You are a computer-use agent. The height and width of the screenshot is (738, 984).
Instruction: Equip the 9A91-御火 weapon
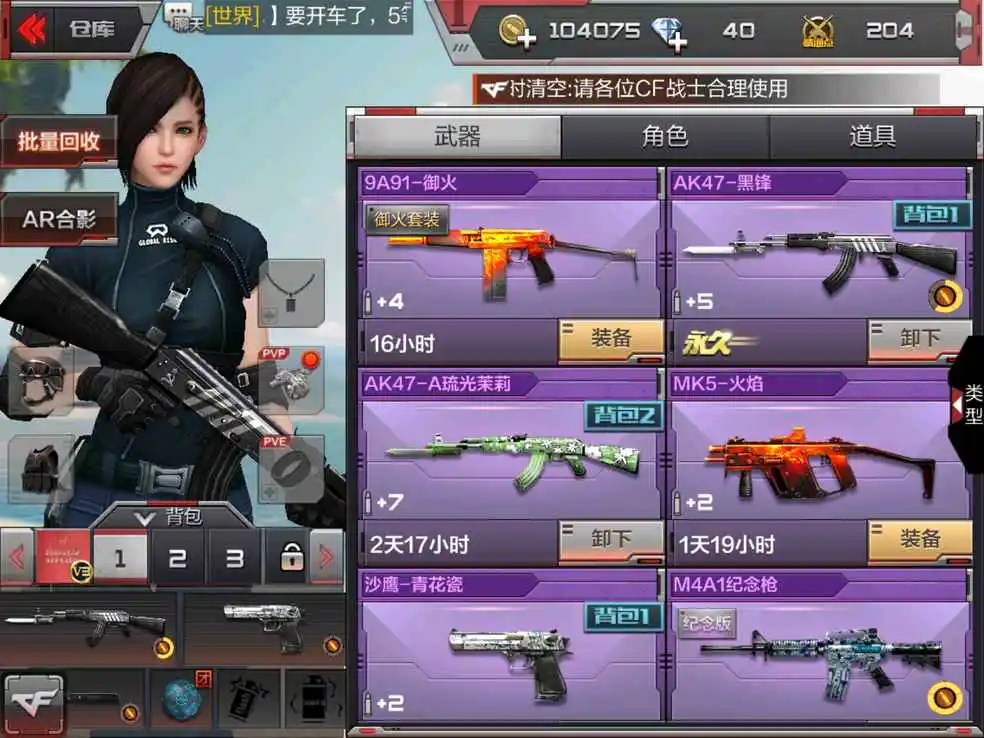[610, 340]
